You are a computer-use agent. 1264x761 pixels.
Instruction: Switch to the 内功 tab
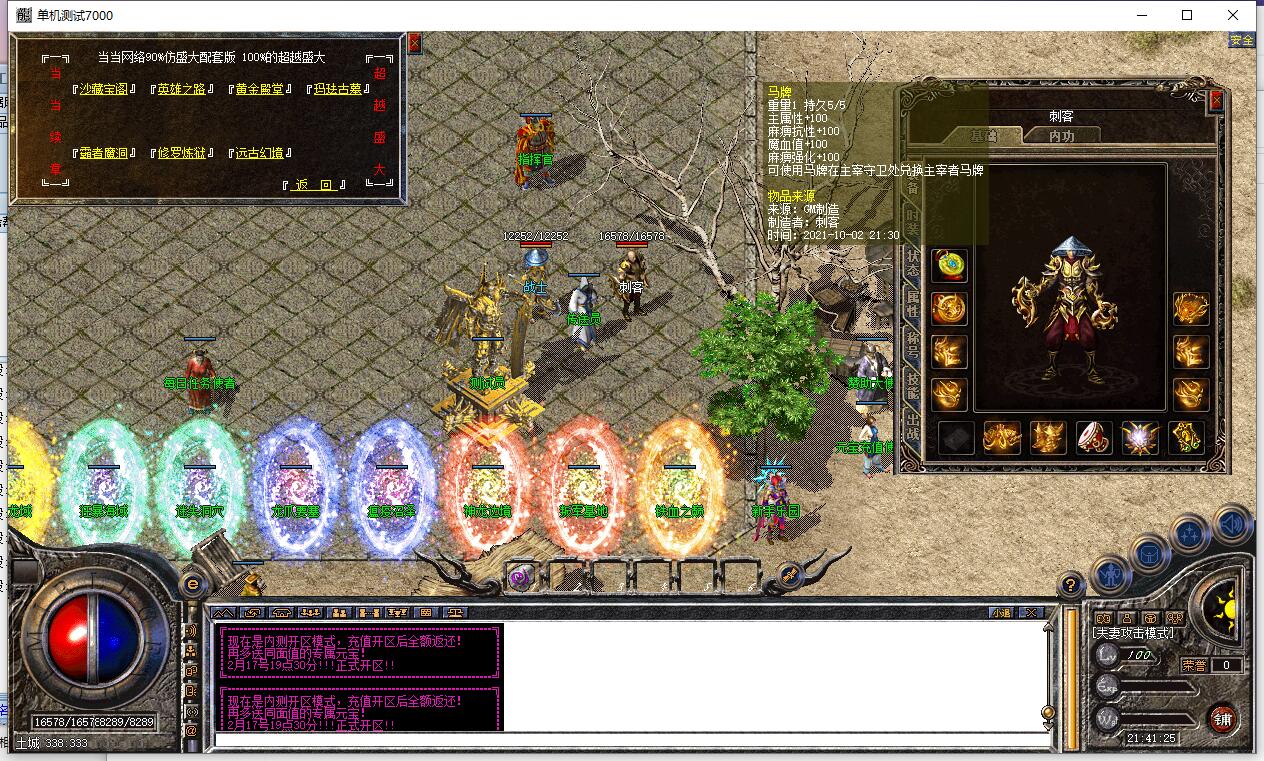click(x=1062, y=136)
